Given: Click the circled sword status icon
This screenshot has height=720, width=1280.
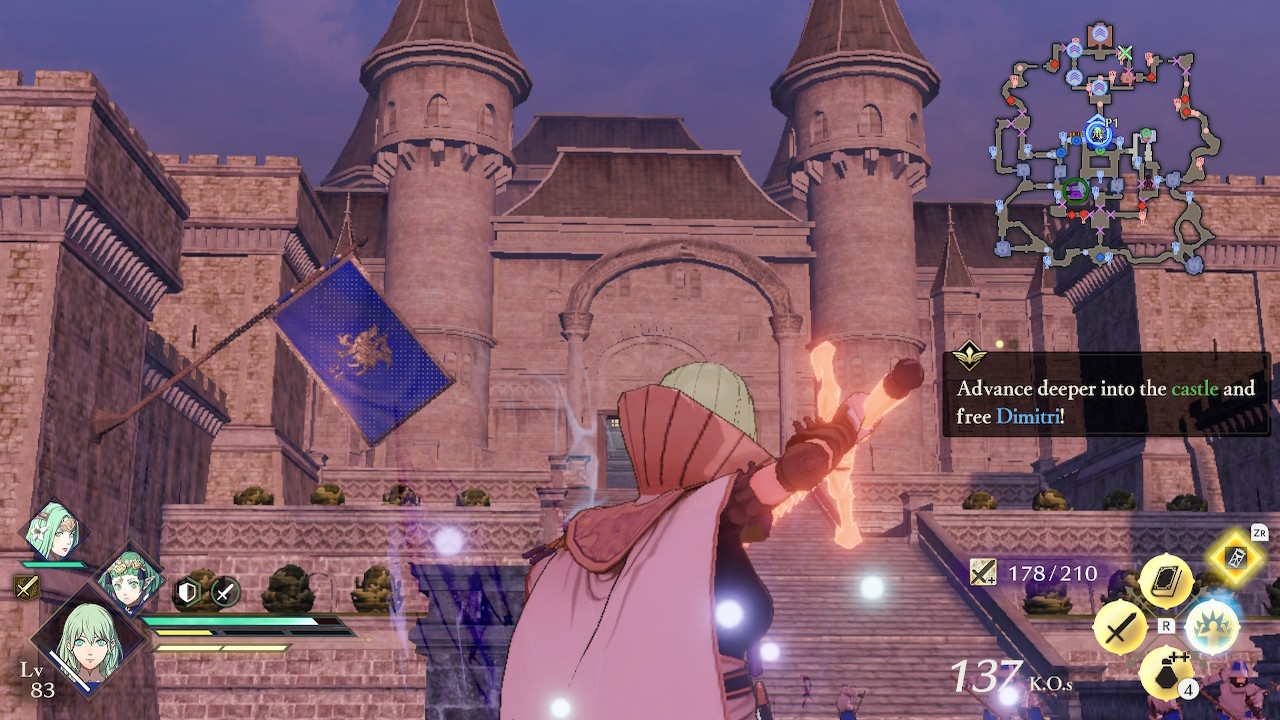Looking at the screenshot, I should [223, 593].
